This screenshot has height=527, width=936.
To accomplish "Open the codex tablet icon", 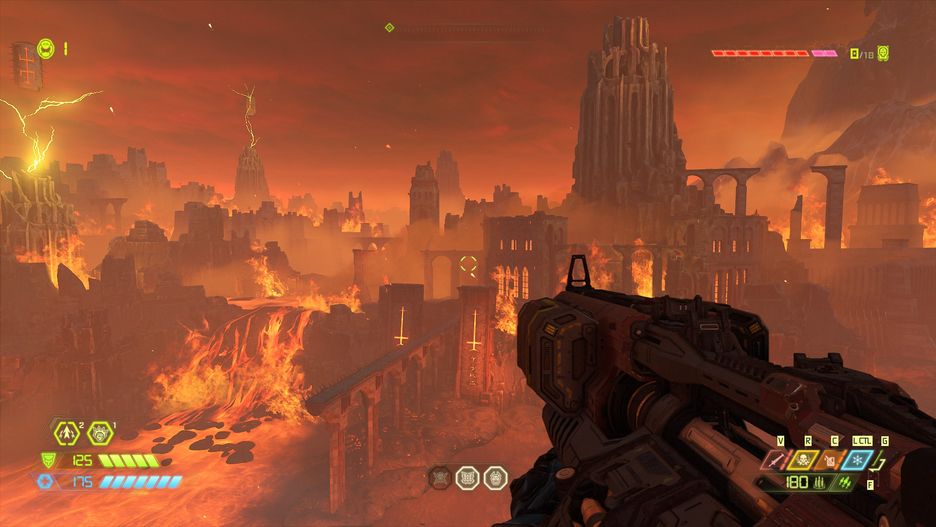I will coord(23,63).
